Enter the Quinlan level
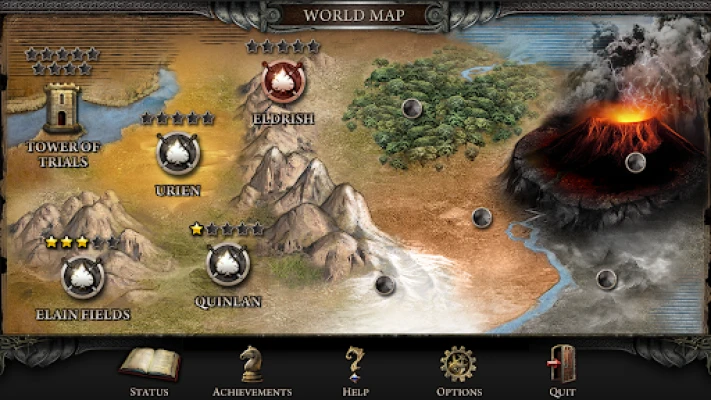 point(228,264)
